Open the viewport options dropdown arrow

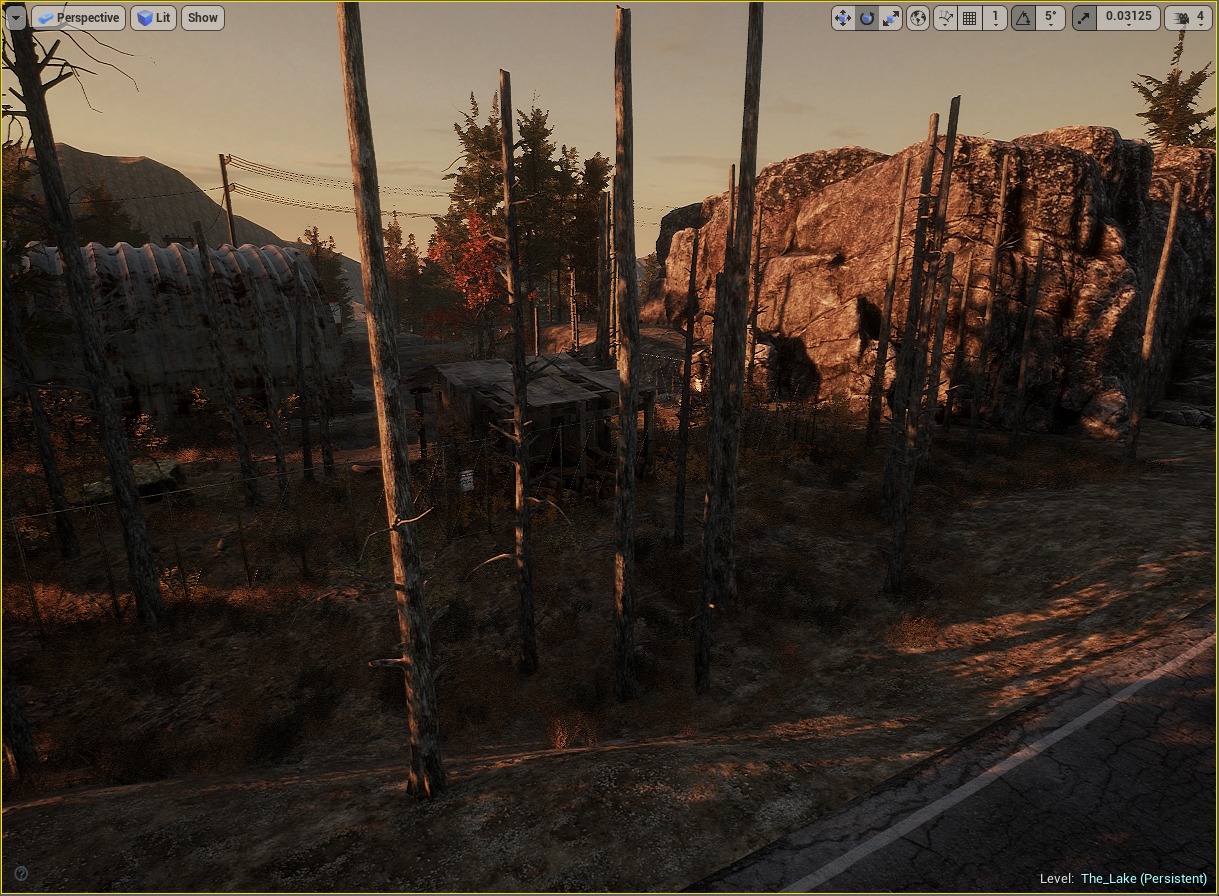point(15,18)
